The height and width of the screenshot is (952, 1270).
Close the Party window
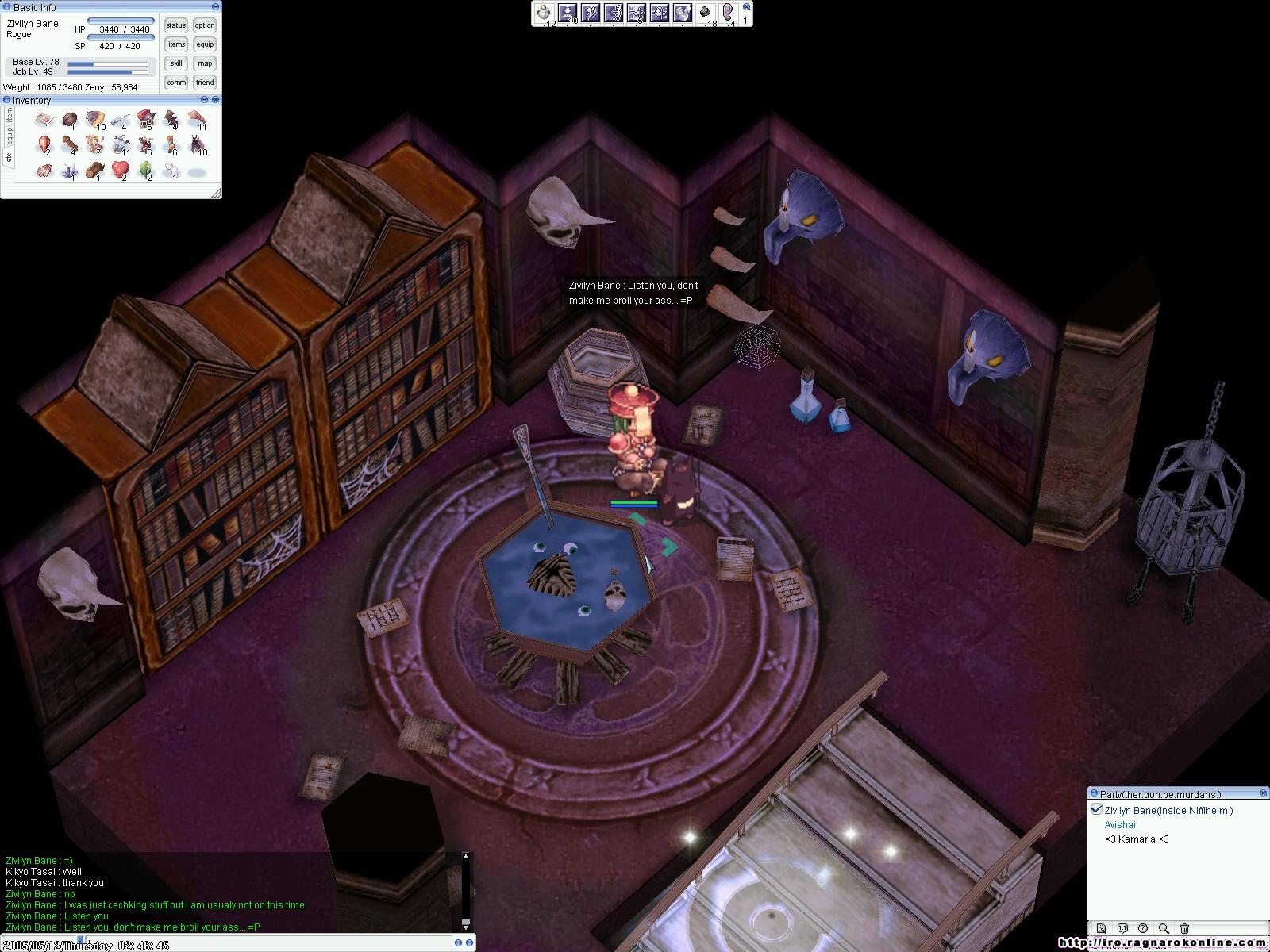(1264, 793)
